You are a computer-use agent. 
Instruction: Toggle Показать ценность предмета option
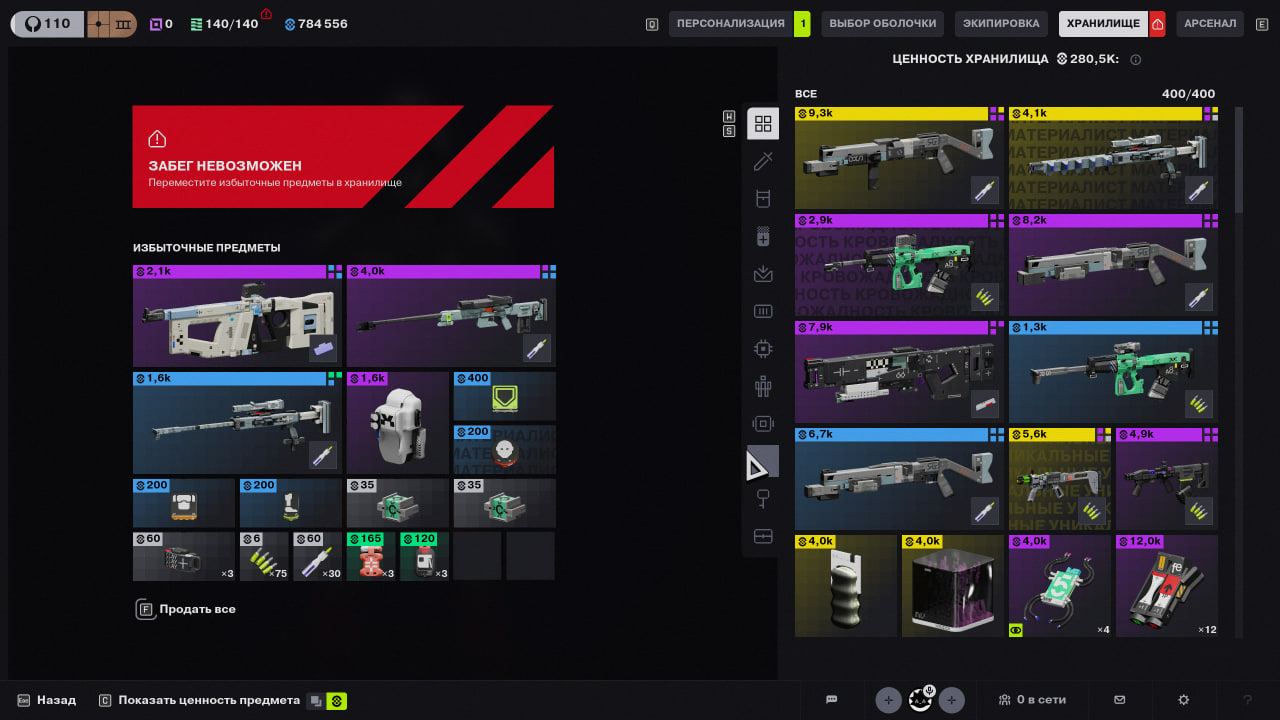pyautogui.click(x=209, y=700)
